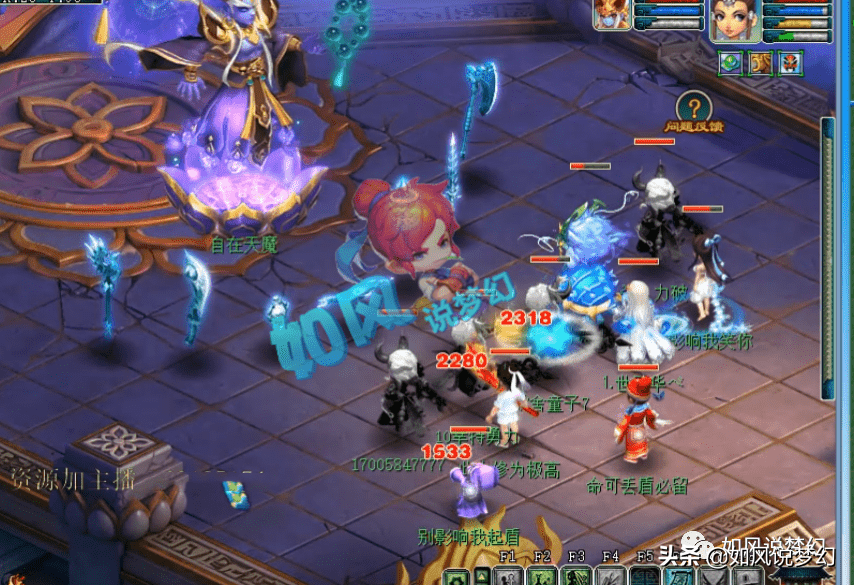Click the green up-arrow beside the hotbar
854x585 pixels.
coord(482,576)
